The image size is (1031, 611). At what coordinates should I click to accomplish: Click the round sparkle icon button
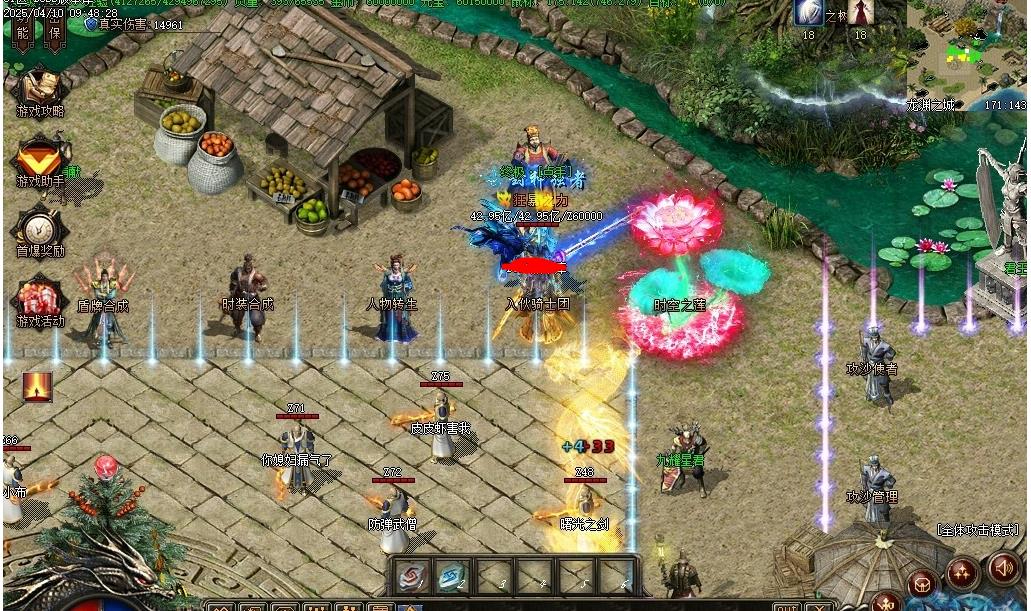click(x=963, y=572)
